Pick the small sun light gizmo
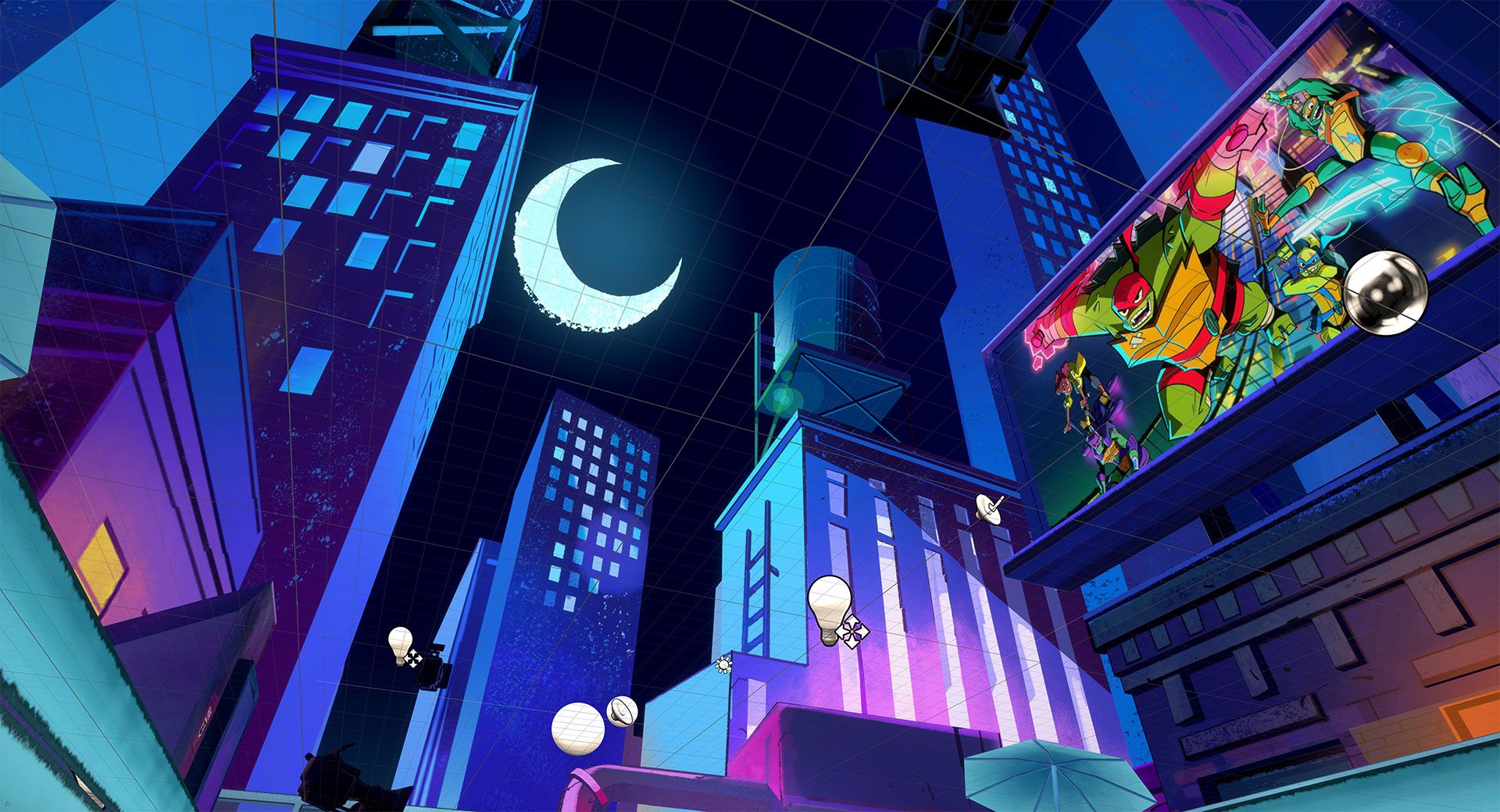1500x812 pixels. (x=723, y=664)
